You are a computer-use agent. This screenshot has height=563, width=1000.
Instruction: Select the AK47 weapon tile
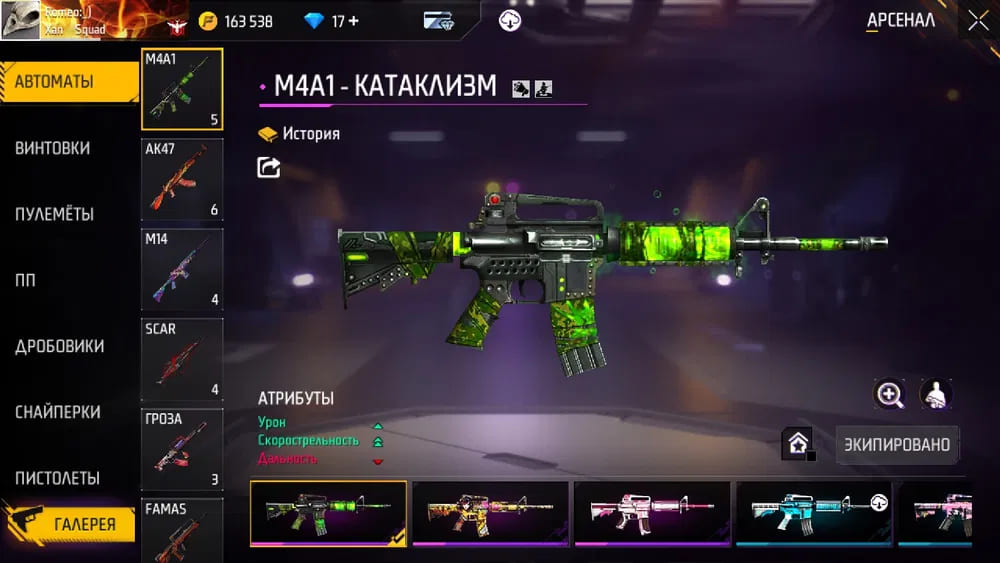pyautogui.click(x=182, y=180)
